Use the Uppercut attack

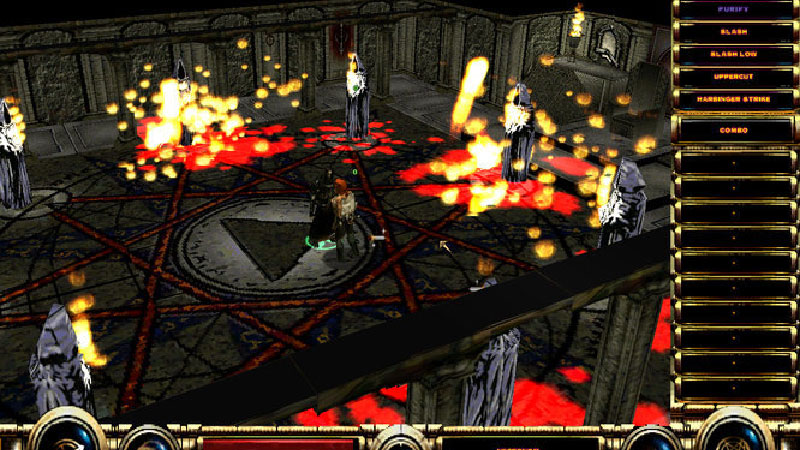733,75
